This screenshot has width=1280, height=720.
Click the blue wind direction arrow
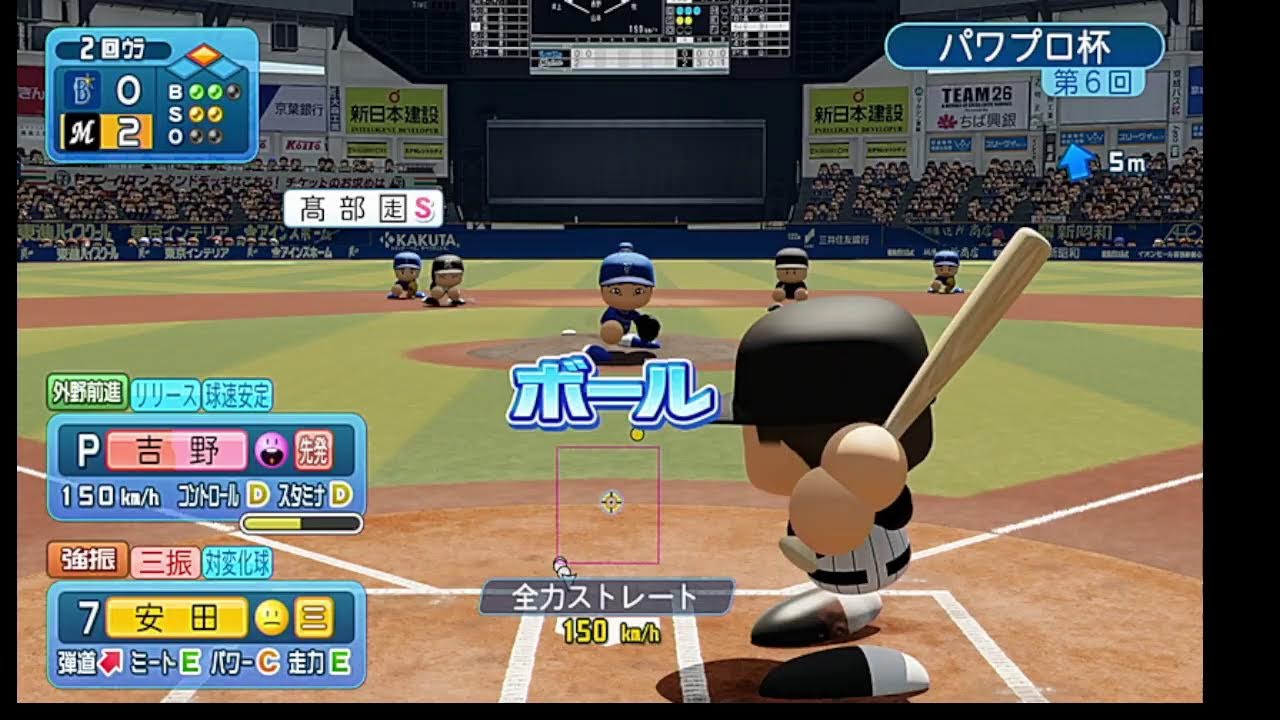tap(1076, 161)
